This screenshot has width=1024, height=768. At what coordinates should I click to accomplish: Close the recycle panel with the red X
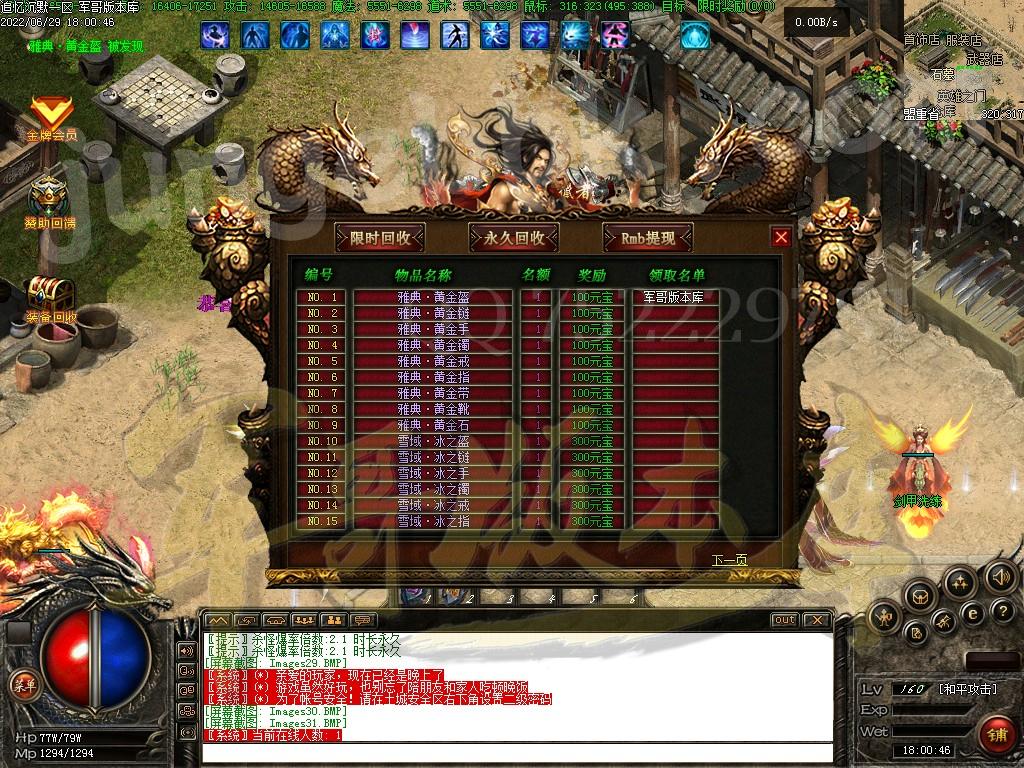point(782,237)
